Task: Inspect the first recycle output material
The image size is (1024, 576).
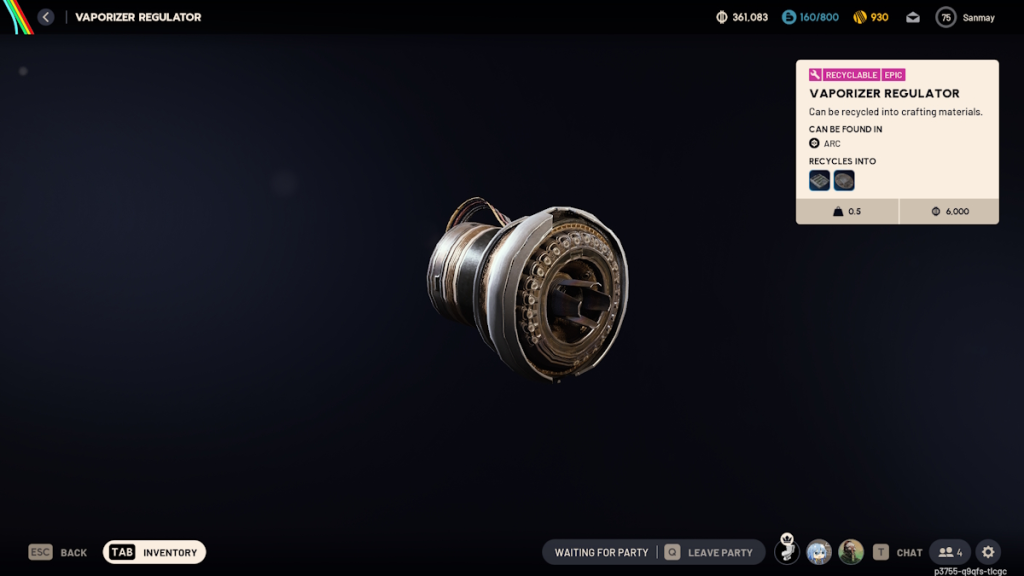Action: tap(820, 181)
